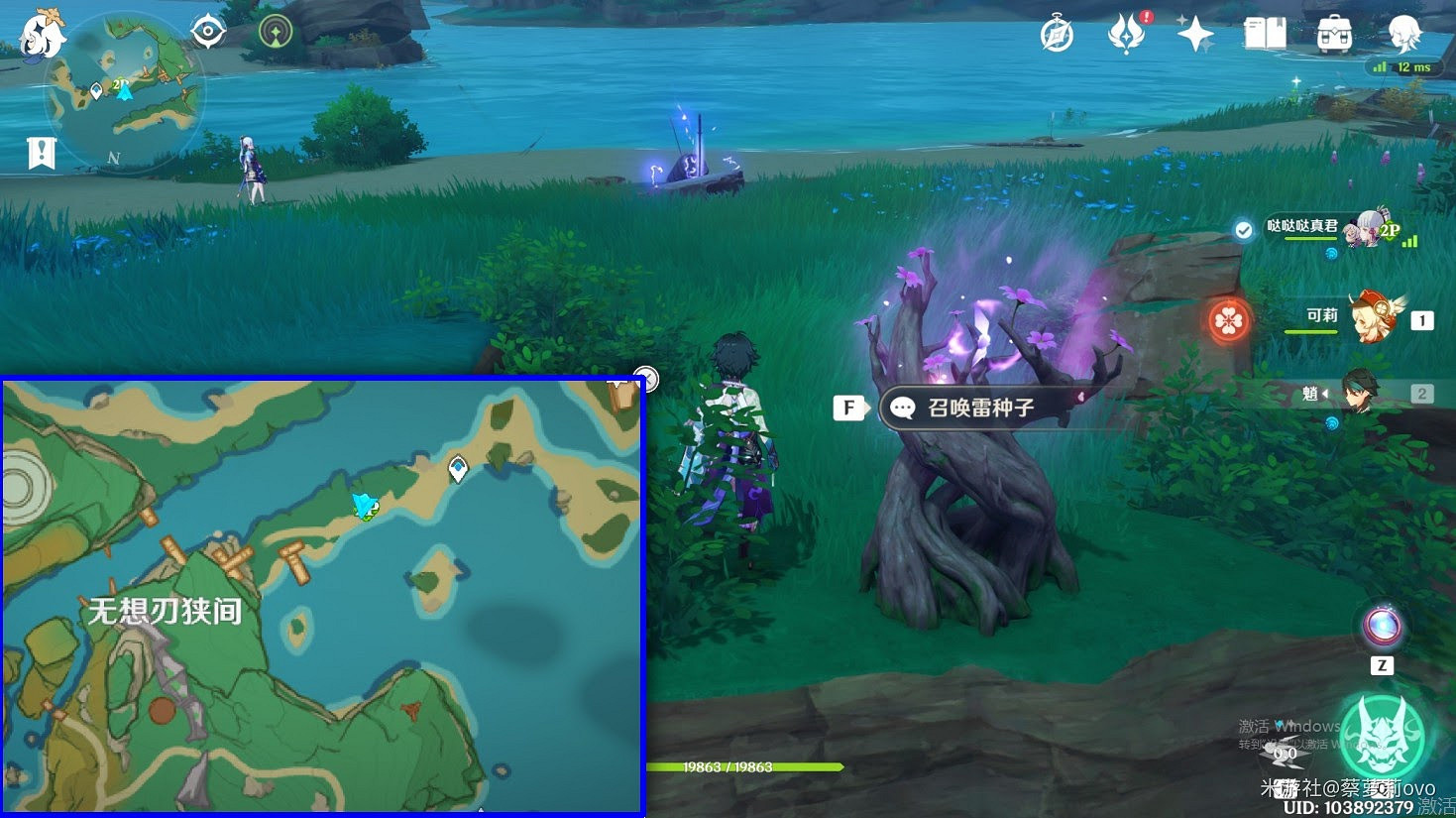Click the 12 ms network status indicator

(1400, 66)
